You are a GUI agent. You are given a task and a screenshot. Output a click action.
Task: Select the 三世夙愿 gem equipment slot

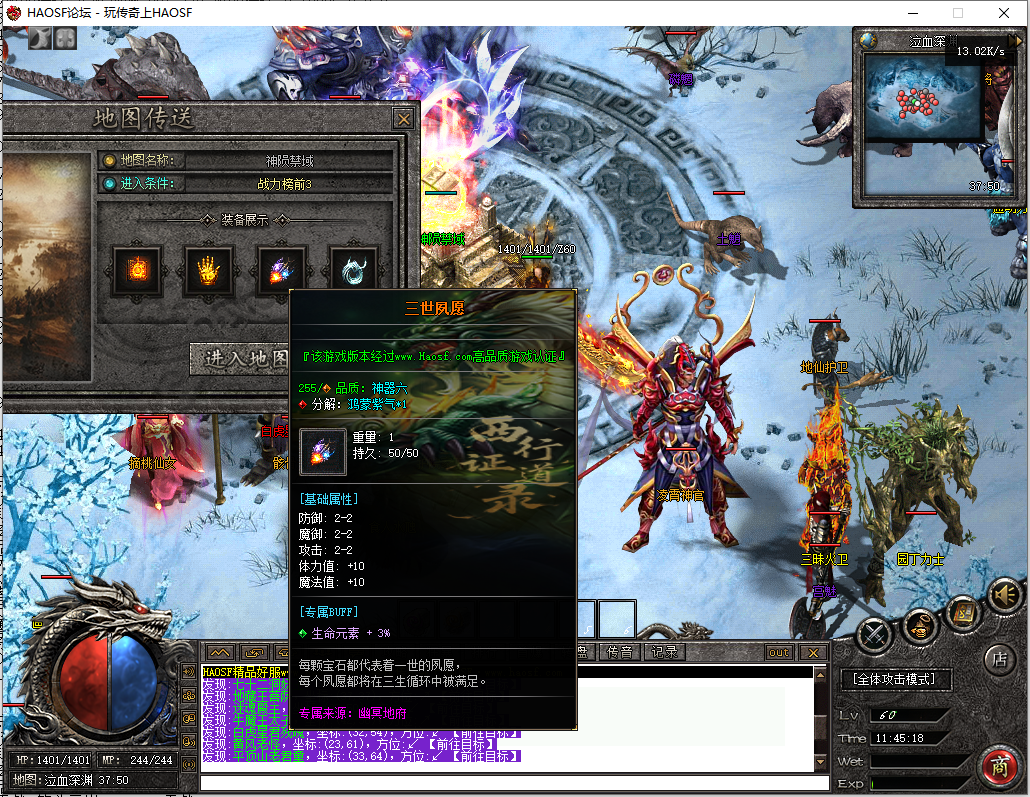click(281, 270)
